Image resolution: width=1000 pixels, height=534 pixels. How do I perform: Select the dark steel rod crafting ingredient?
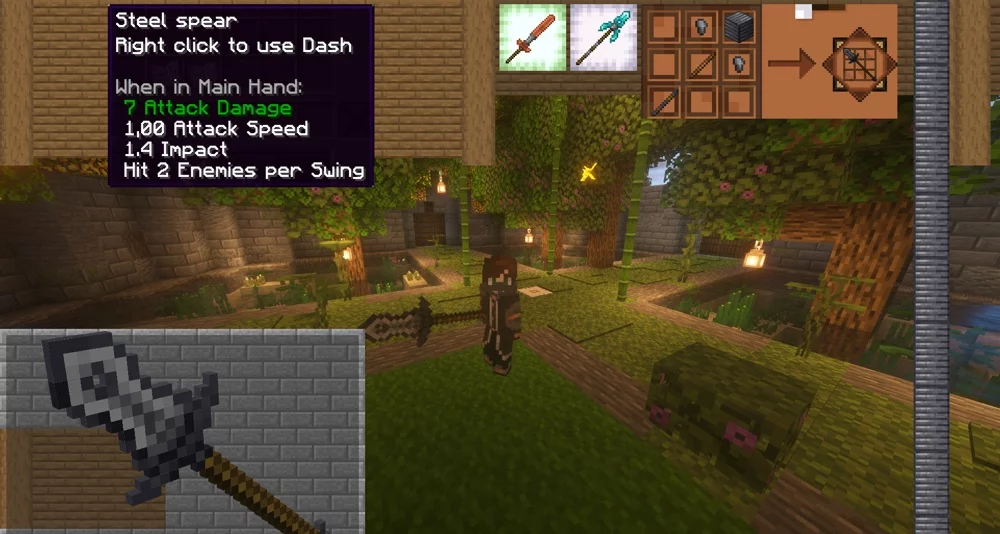(x=663, y=101)
